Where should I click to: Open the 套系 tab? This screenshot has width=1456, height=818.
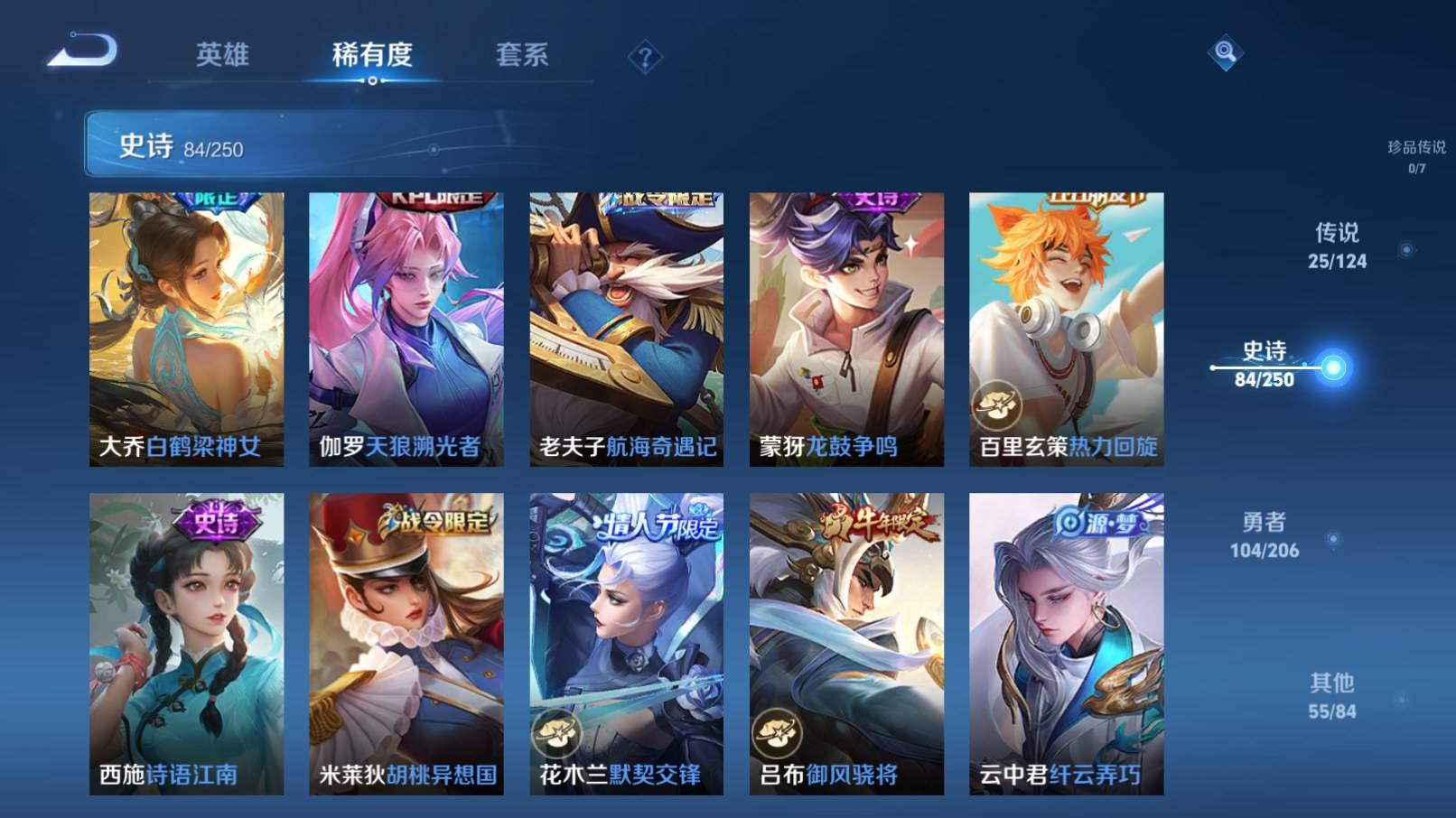[522, 55]
